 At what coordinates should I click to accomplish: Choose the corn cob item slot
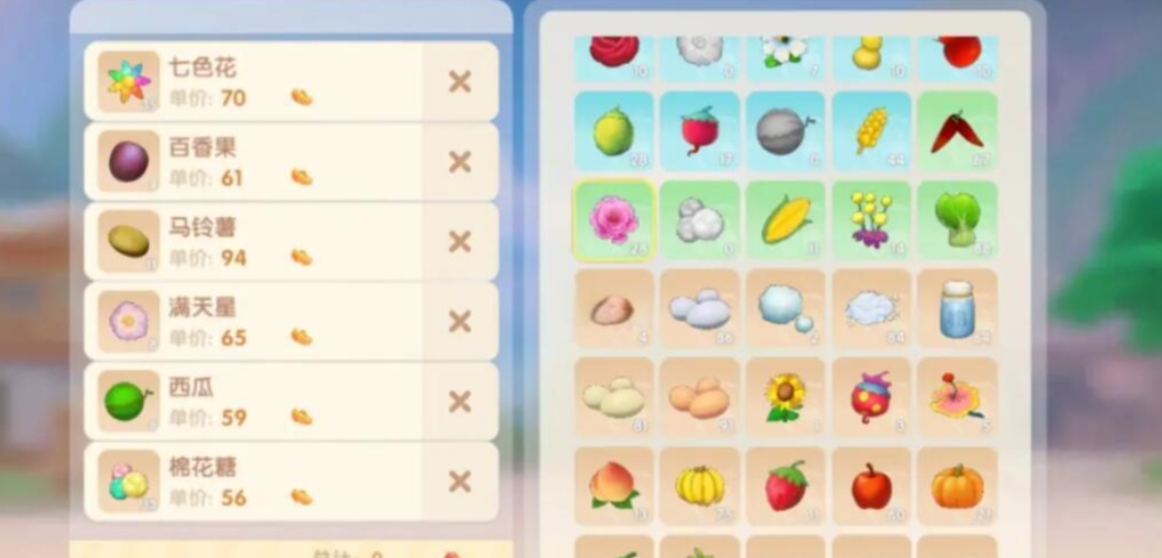(x=786, y=220)
